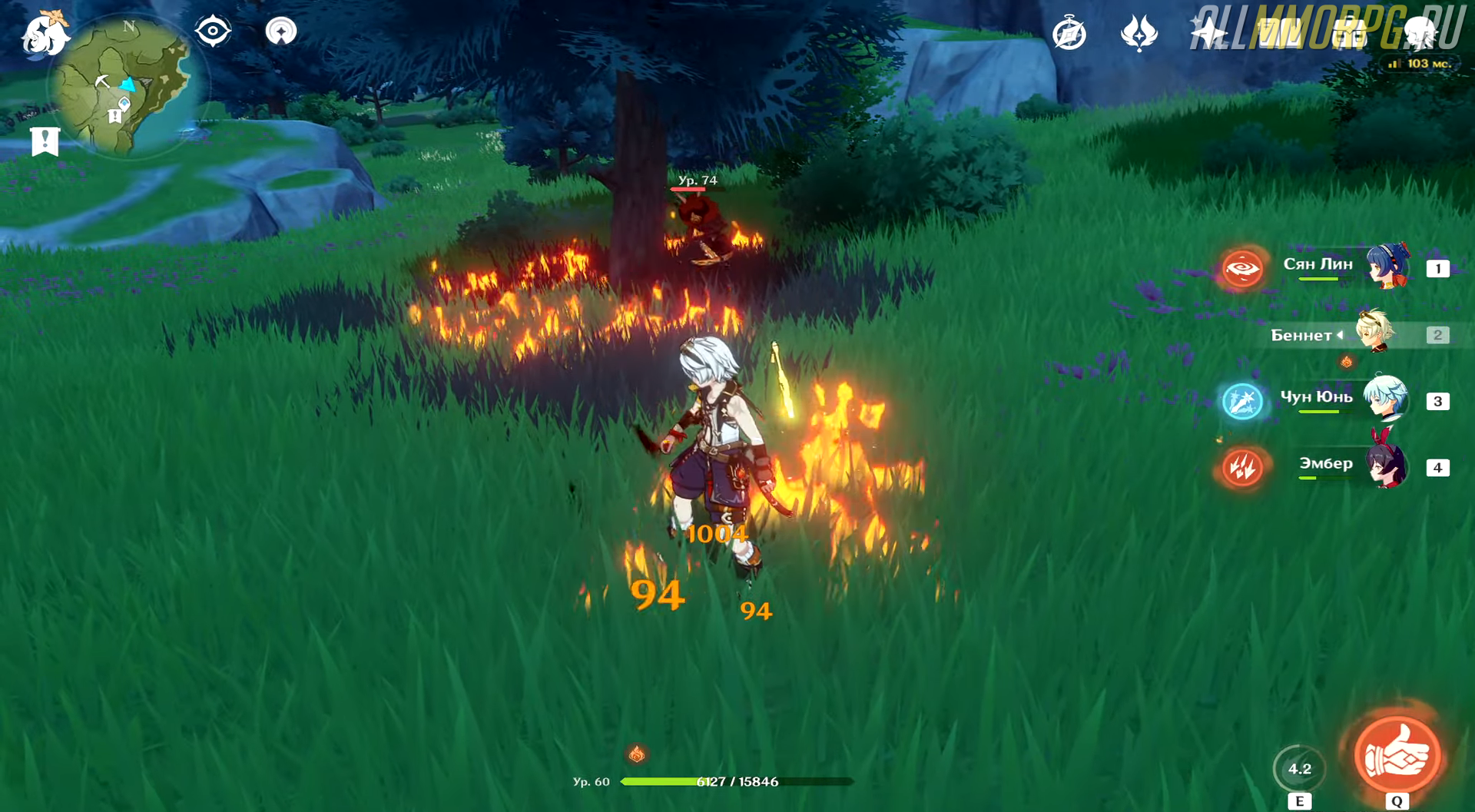Open the Wish star icon
Screen dimensions: 1475x812
coord(1207,34)
